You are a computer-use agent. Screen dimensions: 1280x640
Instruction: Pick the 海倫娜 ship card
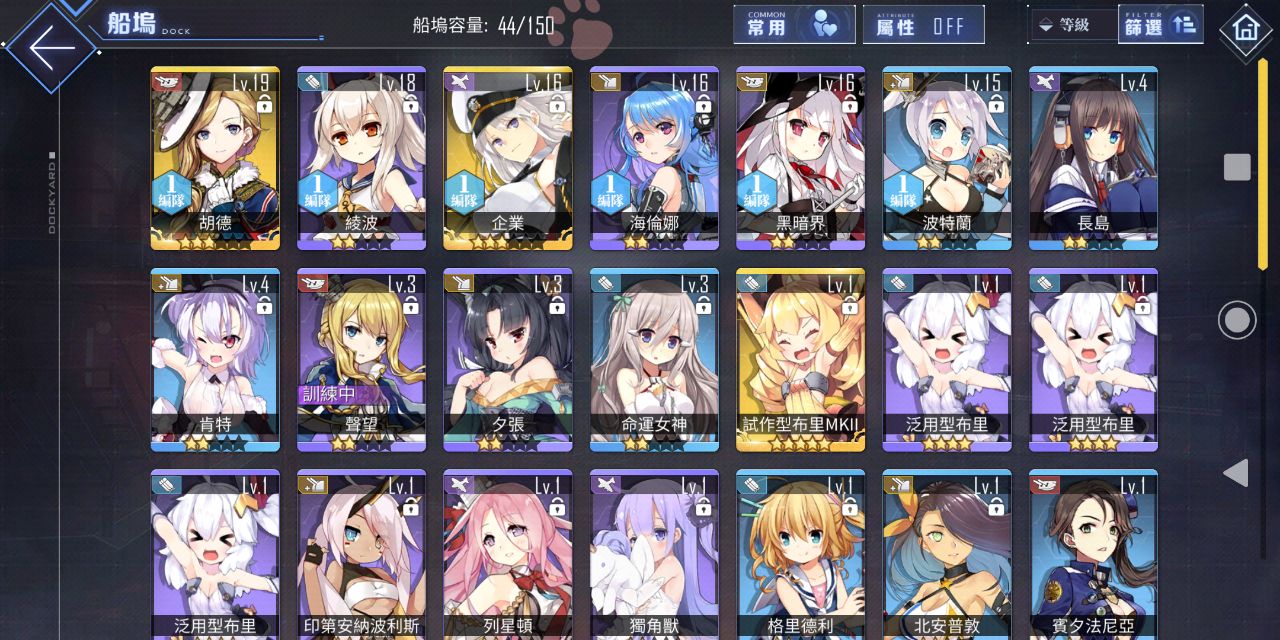point(654,158)
